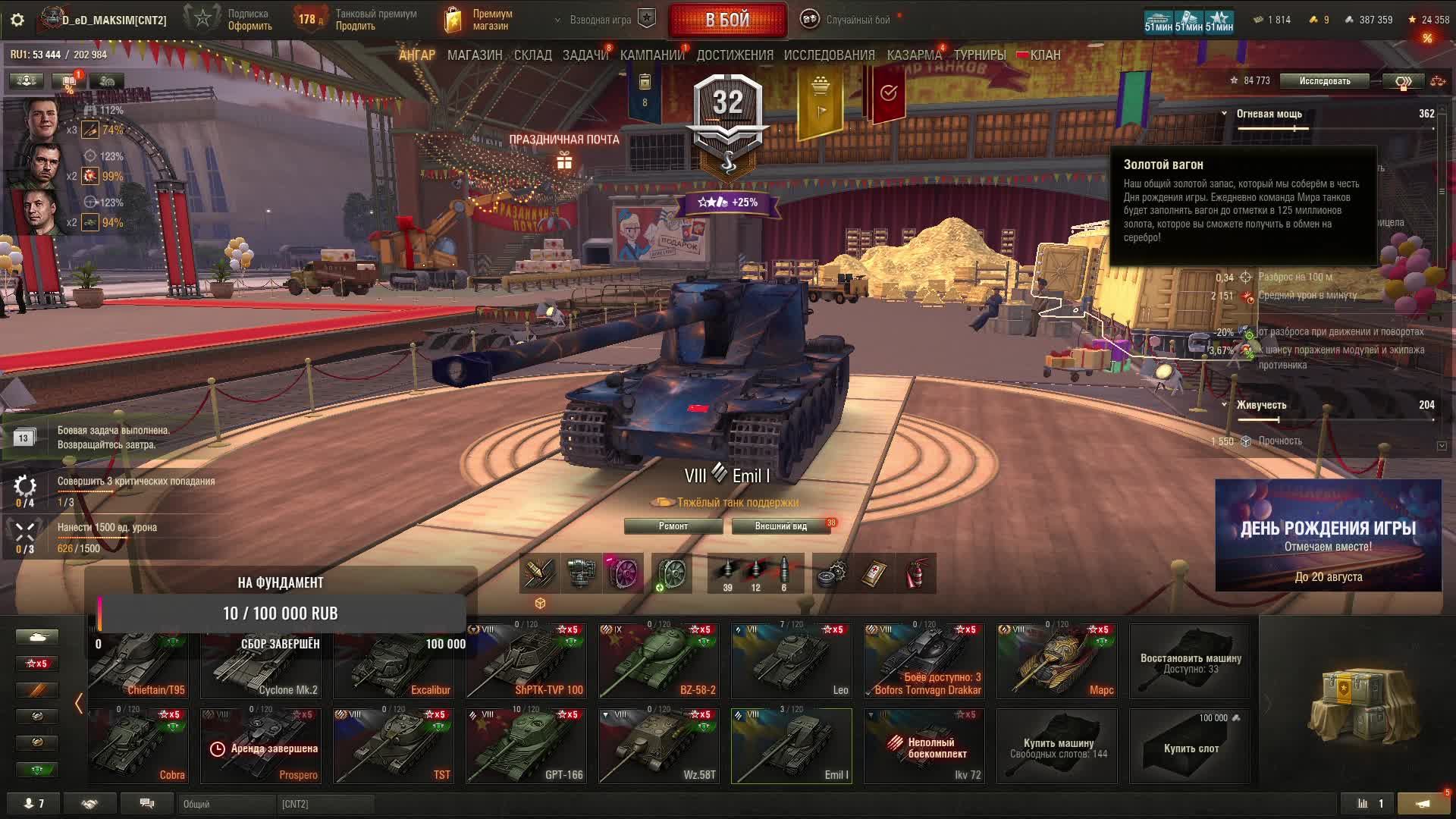Click the Купить слот tile
Image resolution: width=1456 pixels, height=819 pixels.
[1190, 746]
